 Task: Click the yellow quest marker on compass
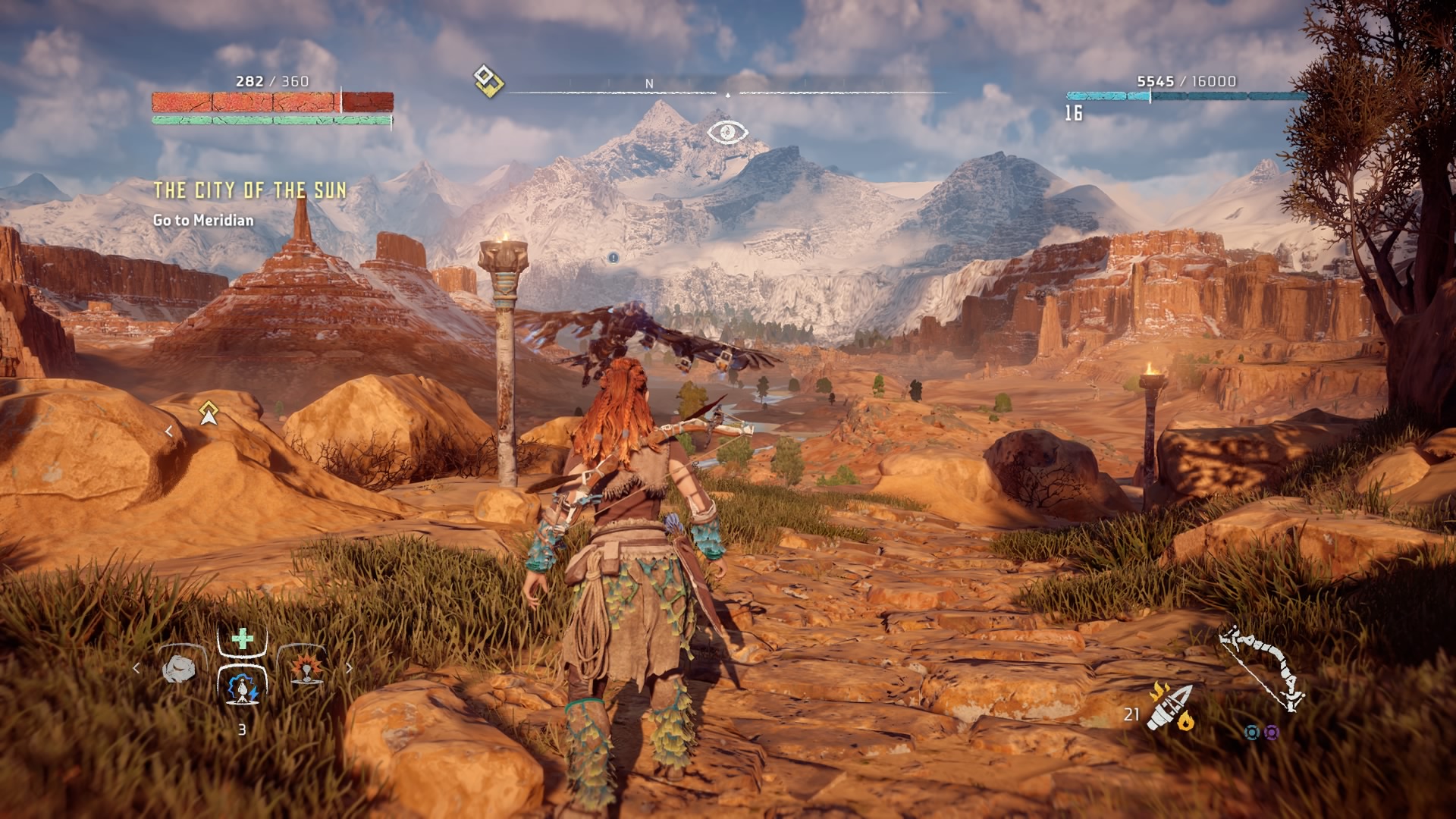click(488, 80)
